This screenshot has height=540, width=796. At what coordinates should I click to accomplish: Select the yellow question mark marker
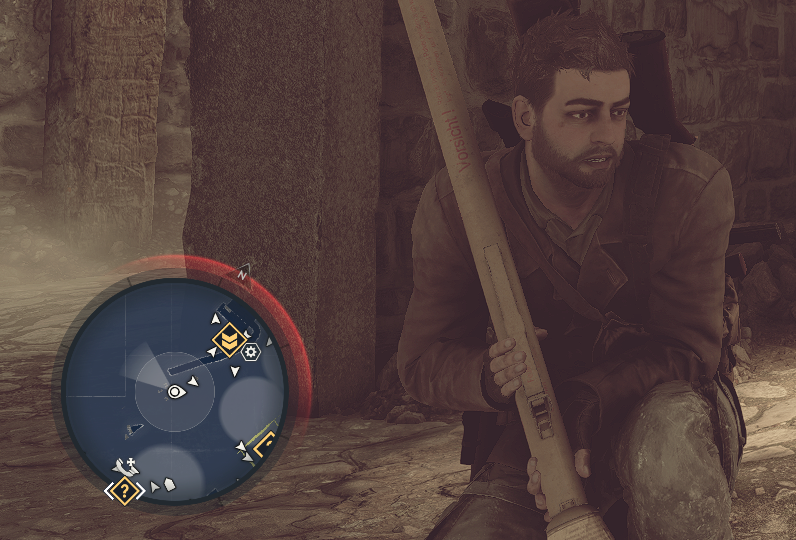[x=124, y=490]
